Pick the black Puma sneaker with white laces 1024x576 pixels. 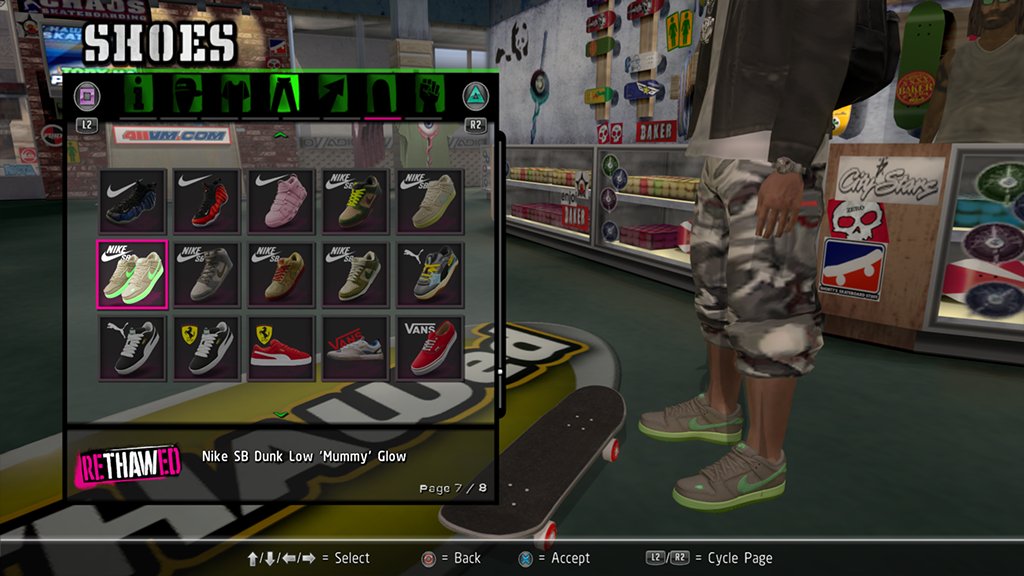132,348
